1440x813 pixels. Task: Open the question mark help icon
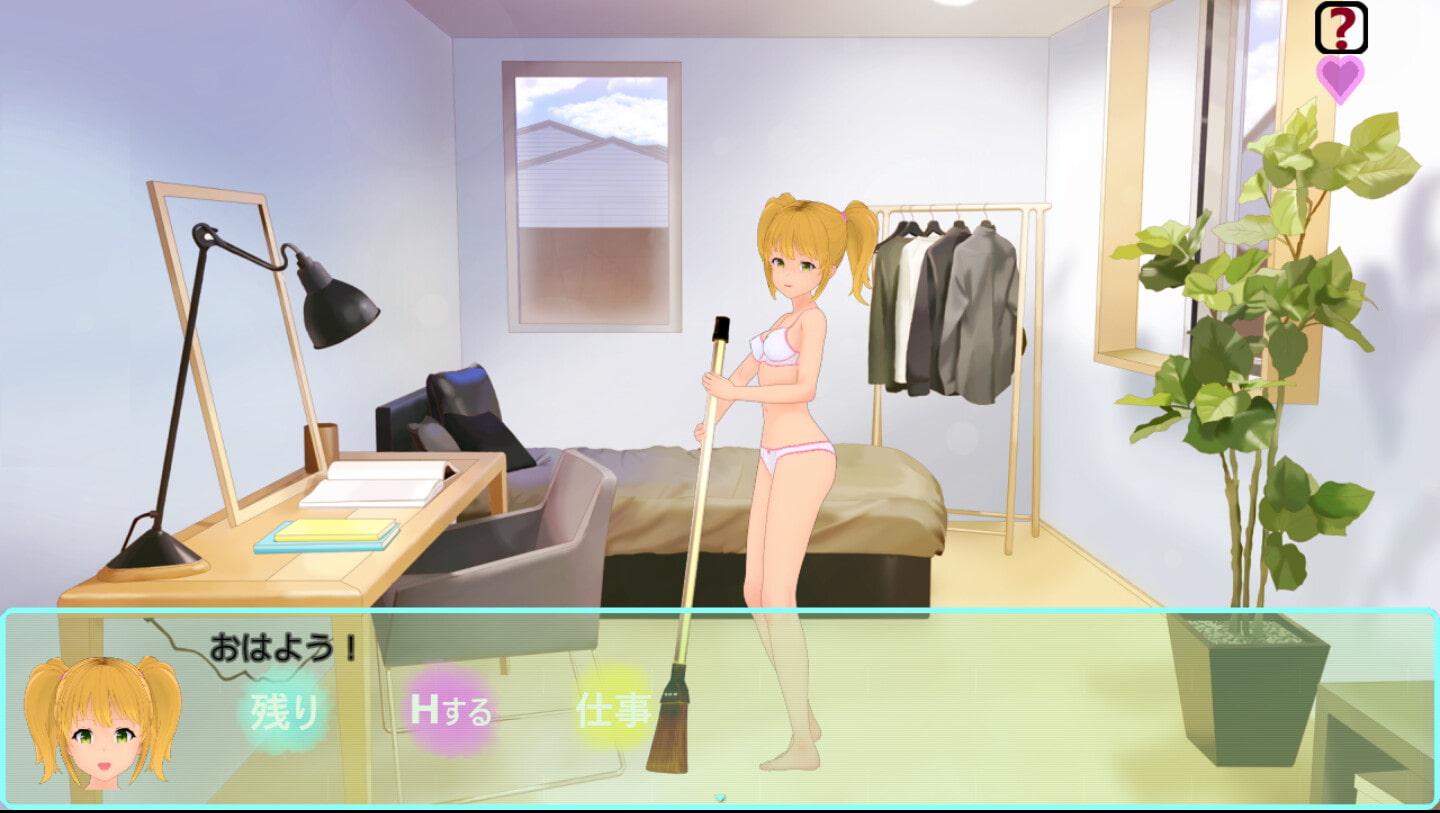pos(1340,27)
